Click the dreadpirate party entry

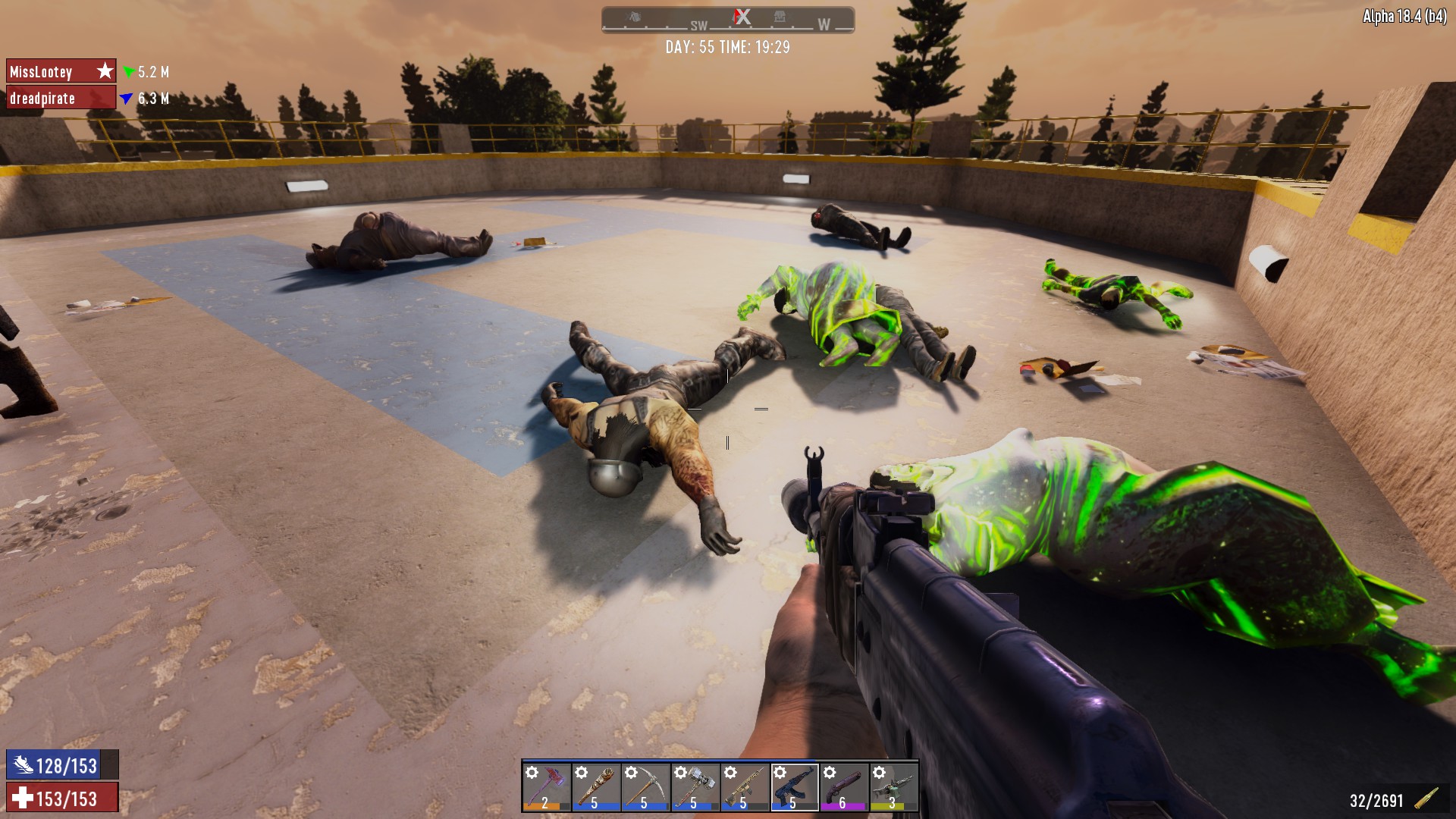61,98
